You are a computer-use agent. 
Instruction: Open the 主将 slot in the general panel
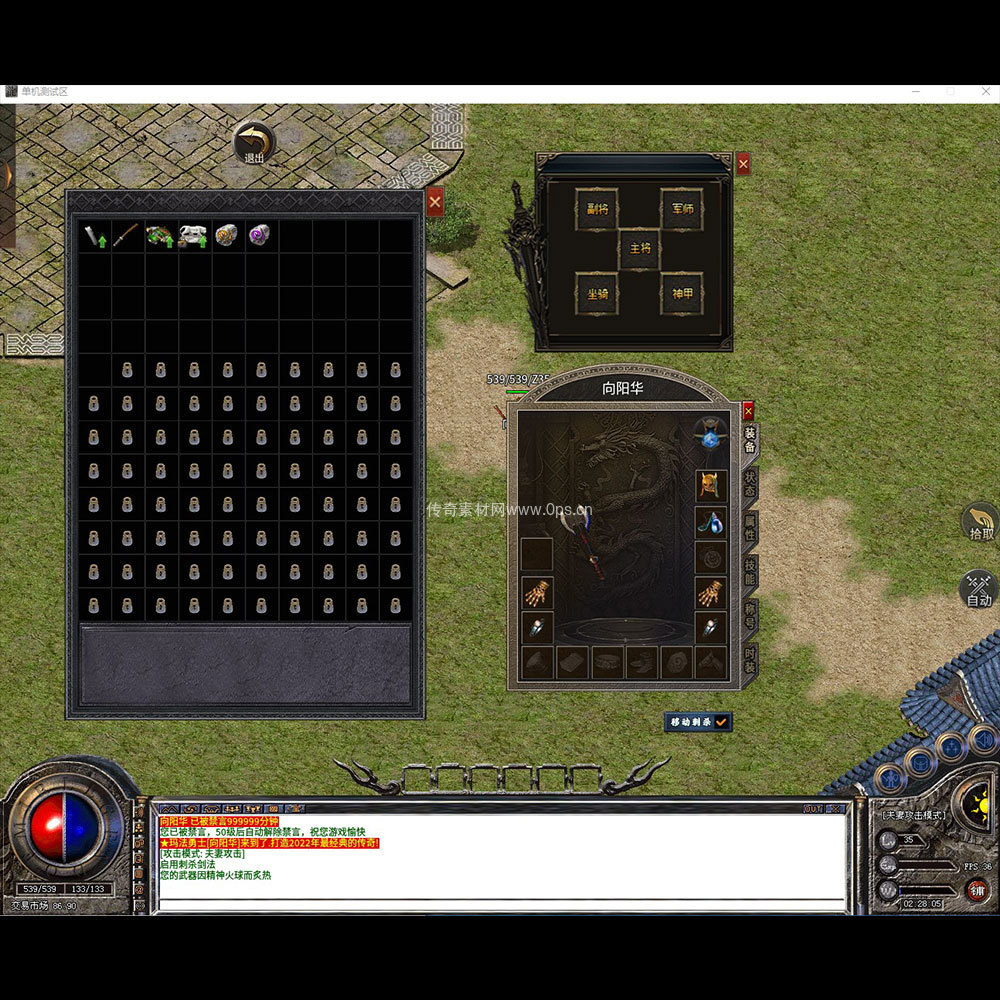(639, 249)
